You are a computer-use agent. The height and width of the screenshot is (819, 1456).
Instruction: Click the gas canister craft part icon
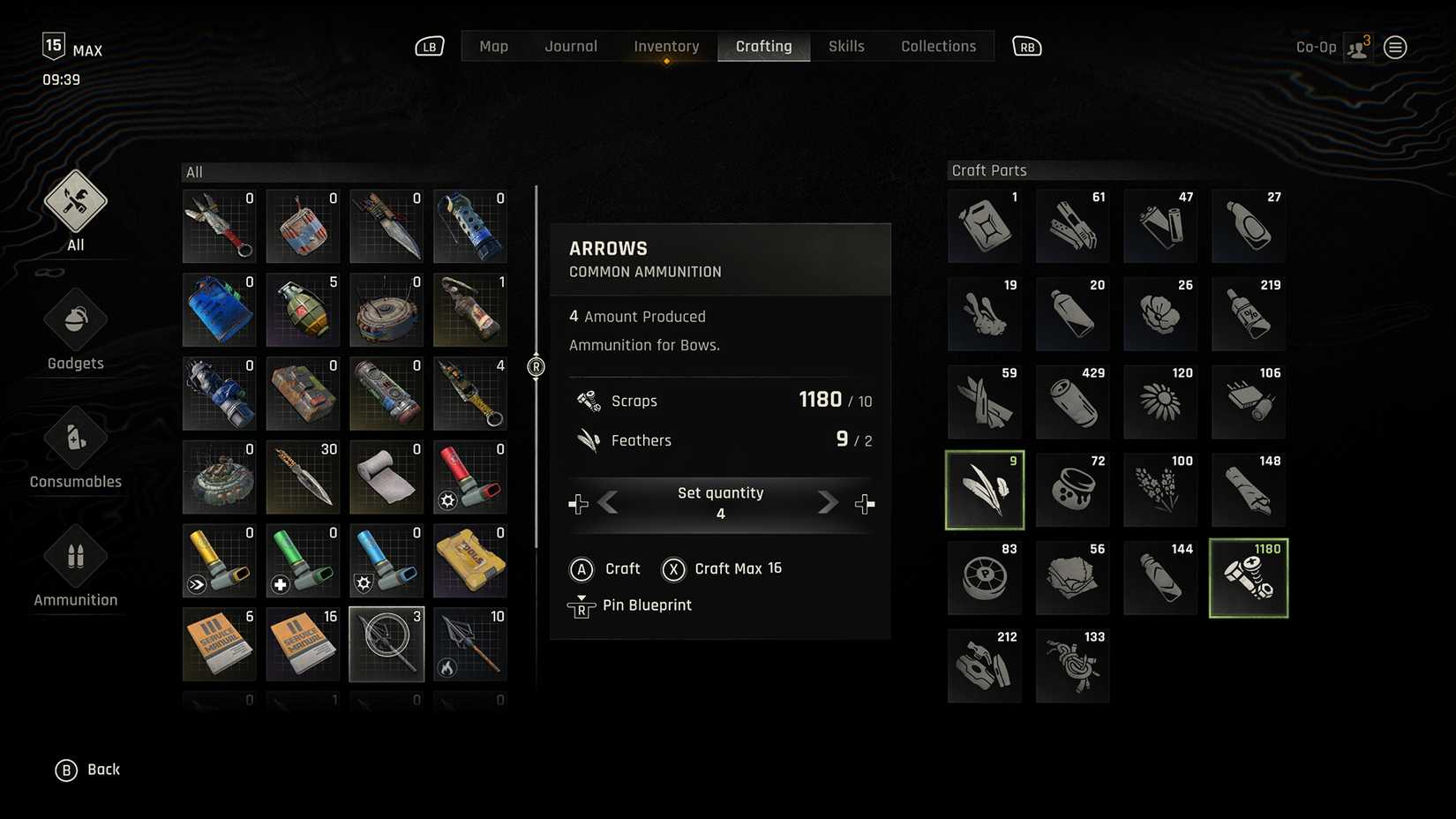[x=984, y=225]
